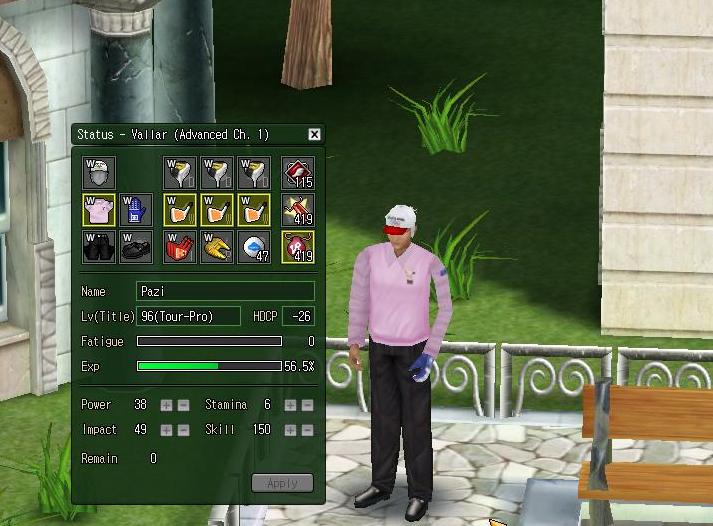This screenshot has width=713, height=526.
Task: Increase Power with the plus button
Action: 167,405
